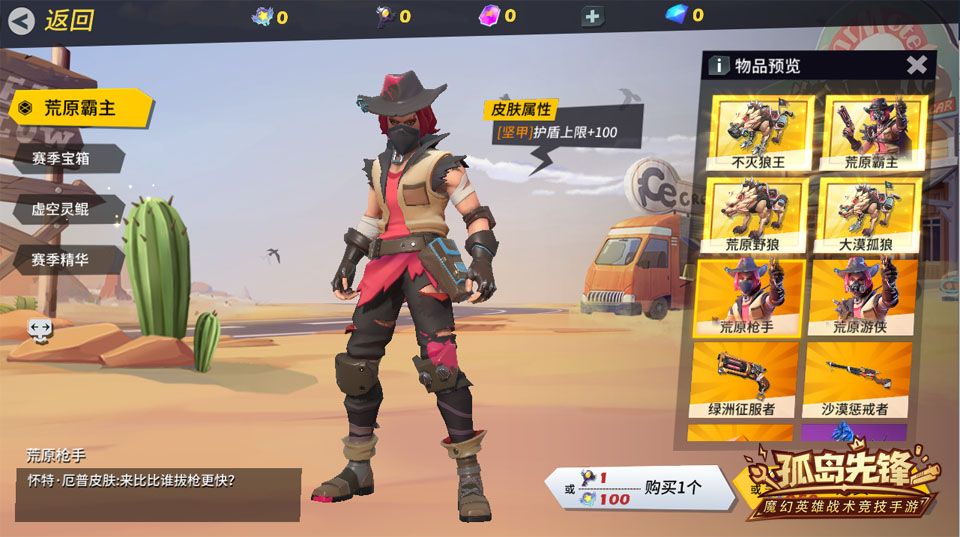Select the 不灭狼王 item thumbnail
960x537 pixels.
pos(756,132)
